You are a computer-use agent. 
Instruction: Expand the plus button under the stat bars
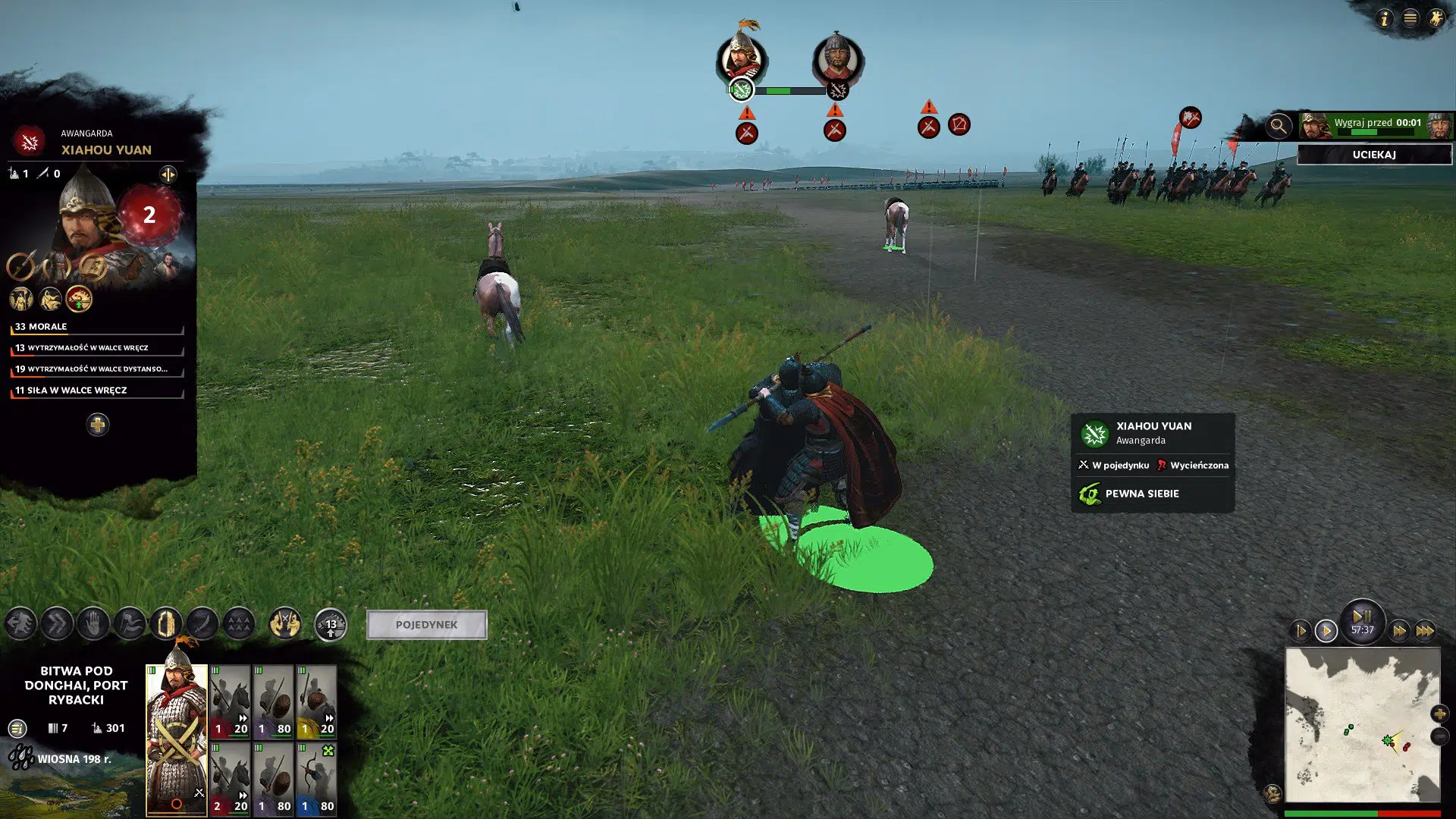point(98,425)
